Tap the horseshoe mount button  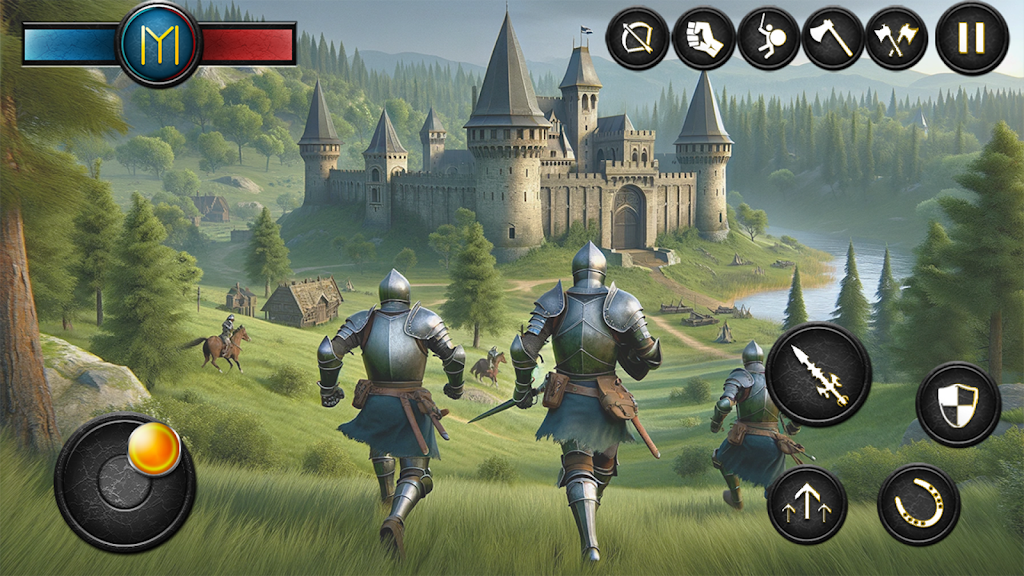pyautogui.click(x=918, y=505)
